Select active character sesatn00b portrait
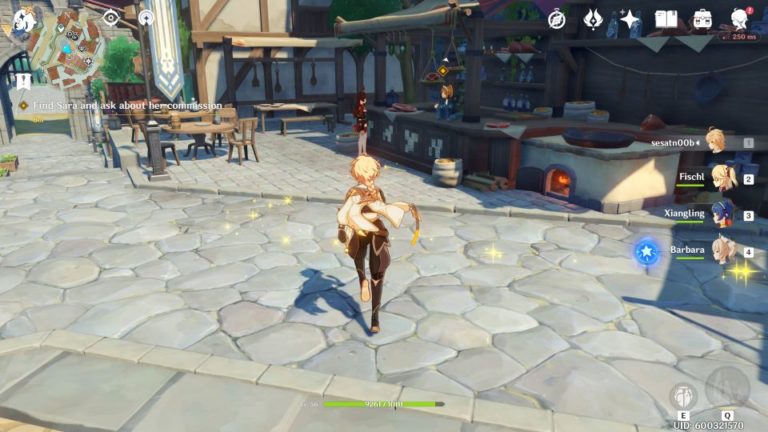Image resolution: width=768 pixels, height=432 pixels. pyautogui.click(x=716, y=141)
